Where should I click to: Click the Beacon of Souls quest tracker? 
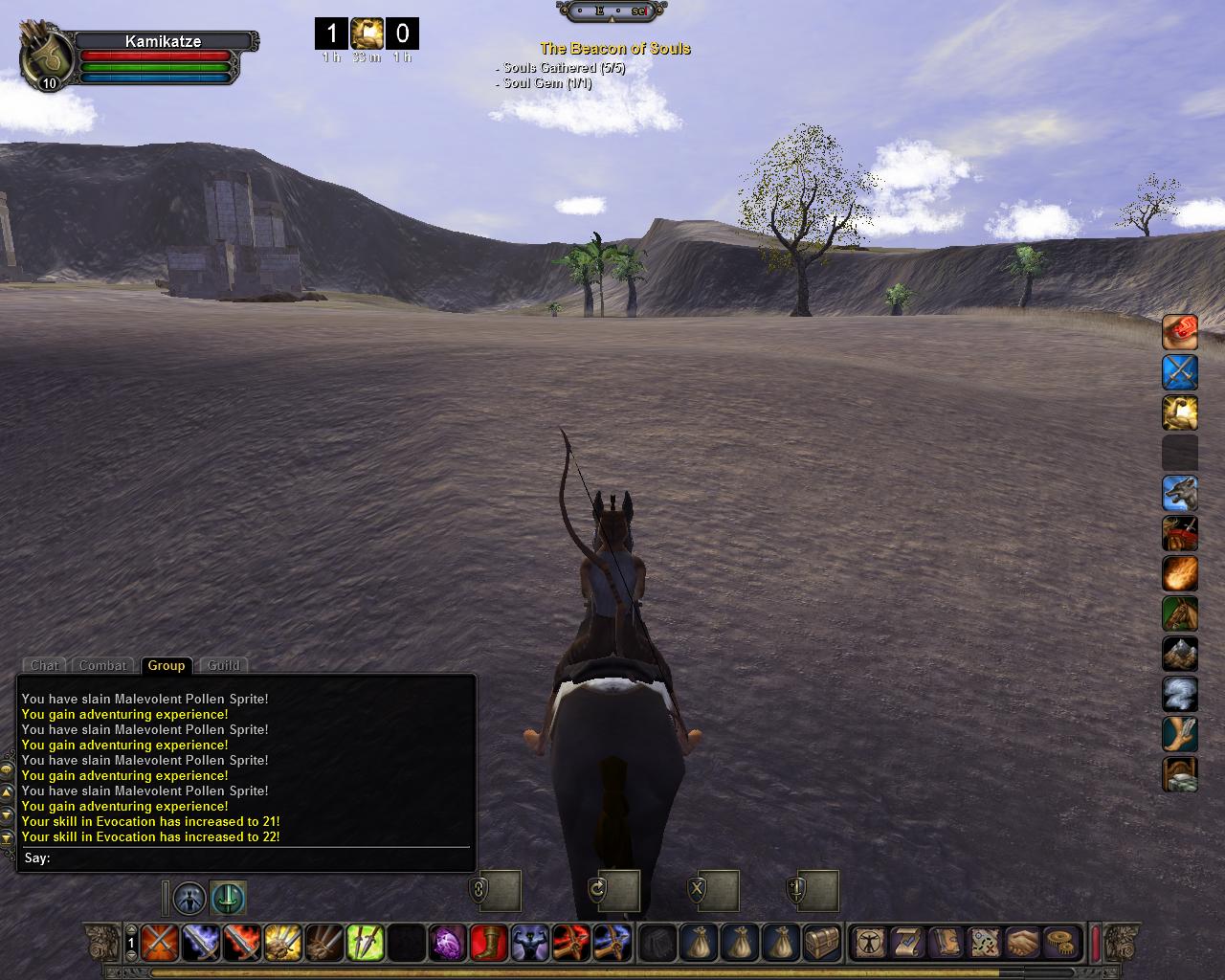tap(614, 49)
